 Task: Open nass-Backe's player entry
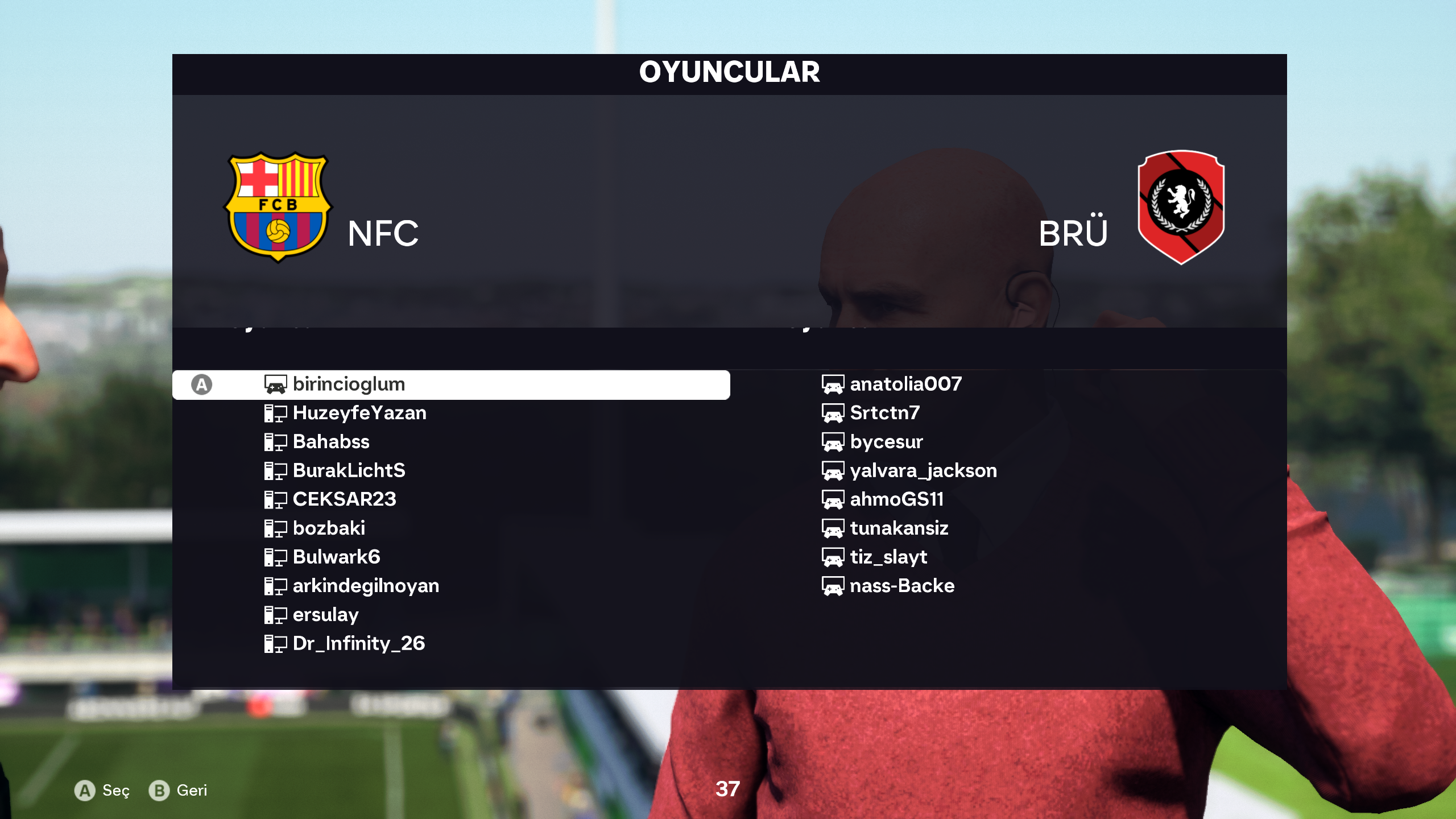pyautogui.click(x=902, y=586)
